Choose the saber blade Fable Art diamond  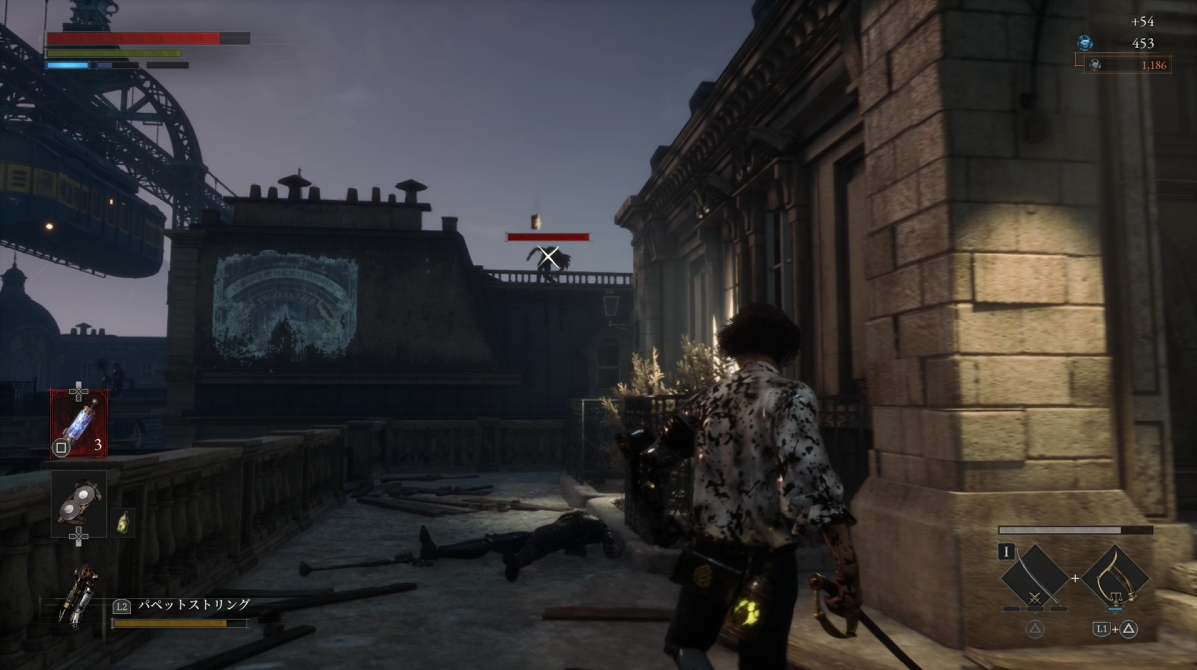click(1034, 576)
